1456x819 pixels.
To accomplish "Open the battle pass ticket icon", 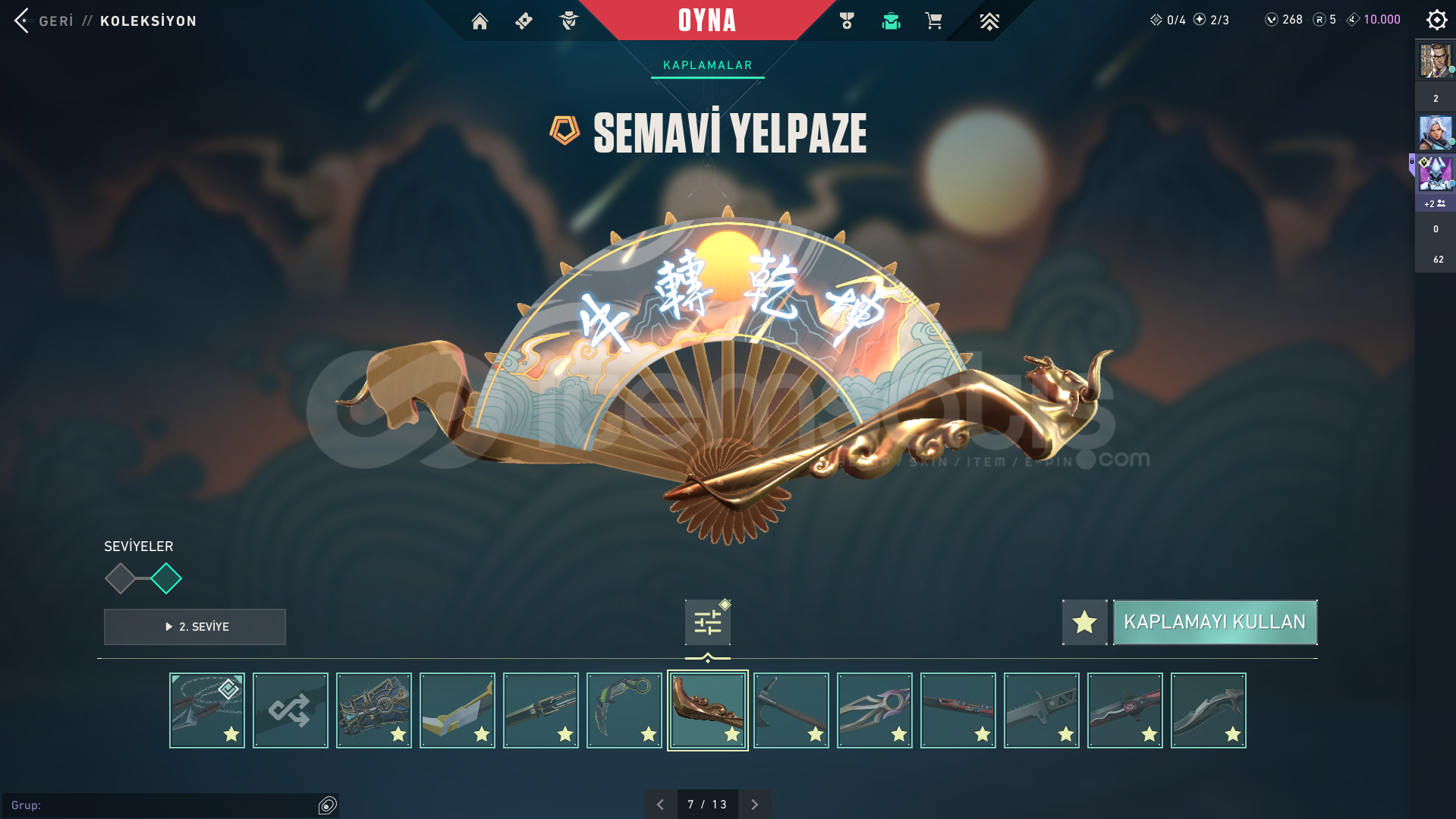I will 524,21.
